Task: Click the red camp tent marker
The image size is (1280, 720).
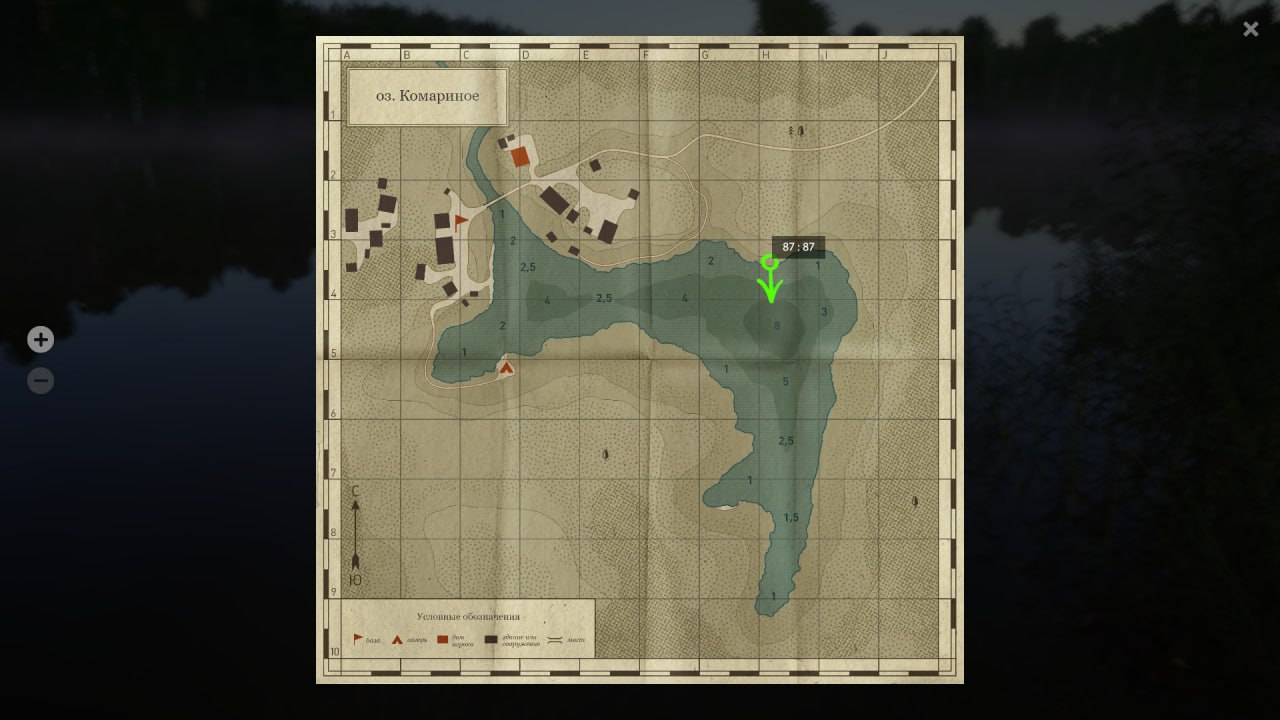Action: [506, 367]
